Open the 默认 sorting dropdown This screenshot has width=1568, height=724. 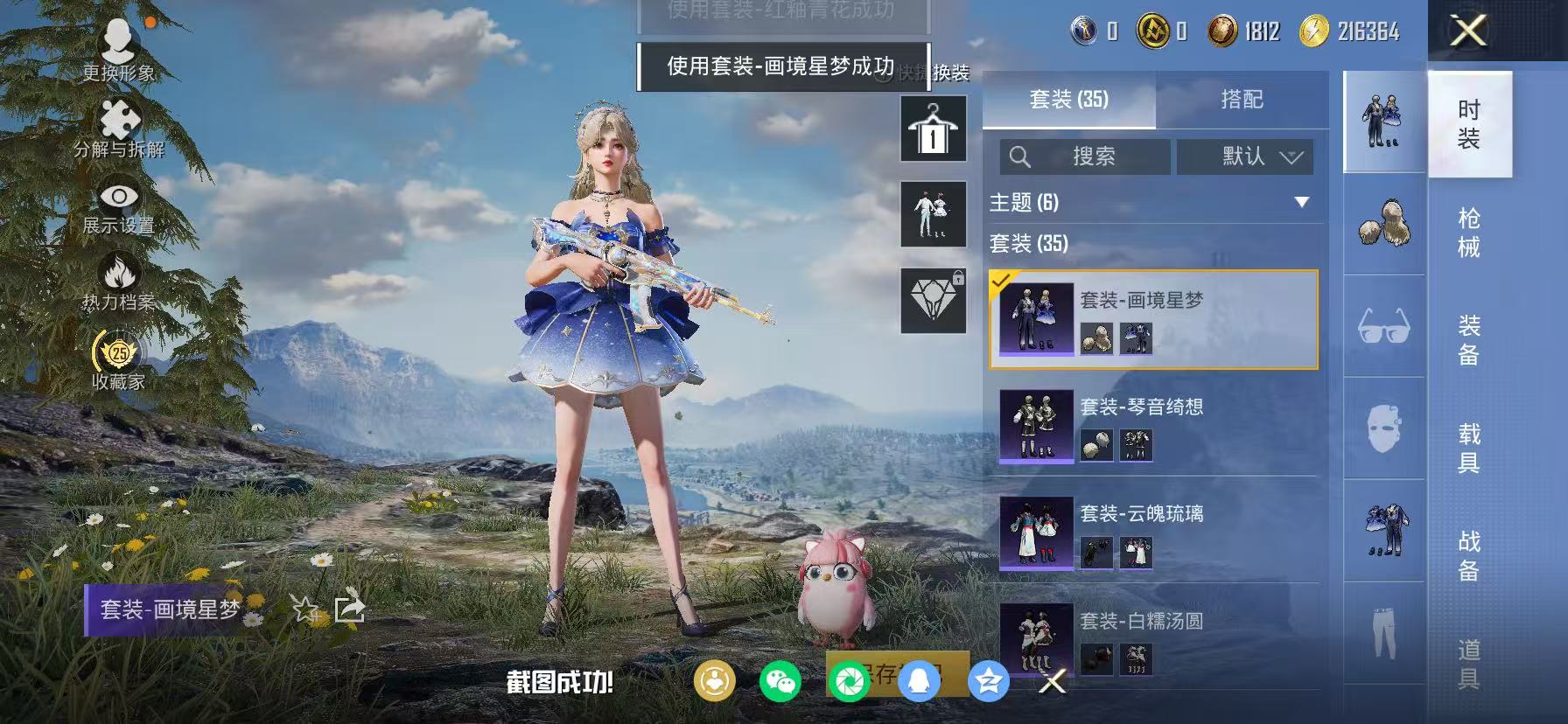1245,157
